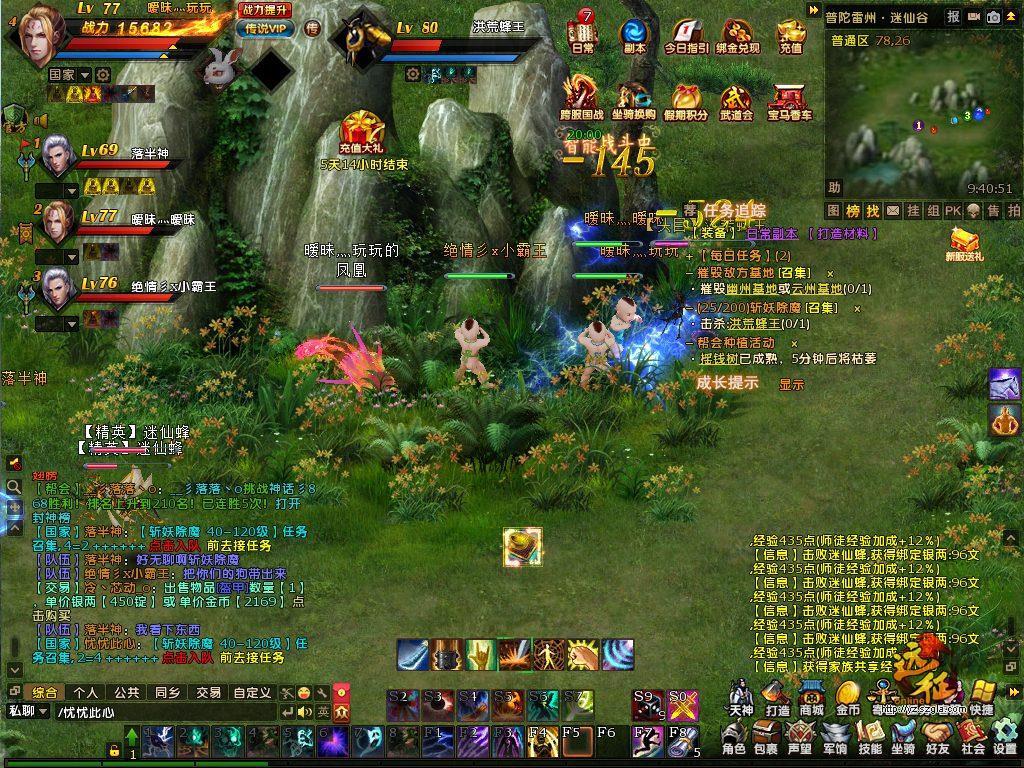Open the 武道会 martial tournament icon

[735, 100]
